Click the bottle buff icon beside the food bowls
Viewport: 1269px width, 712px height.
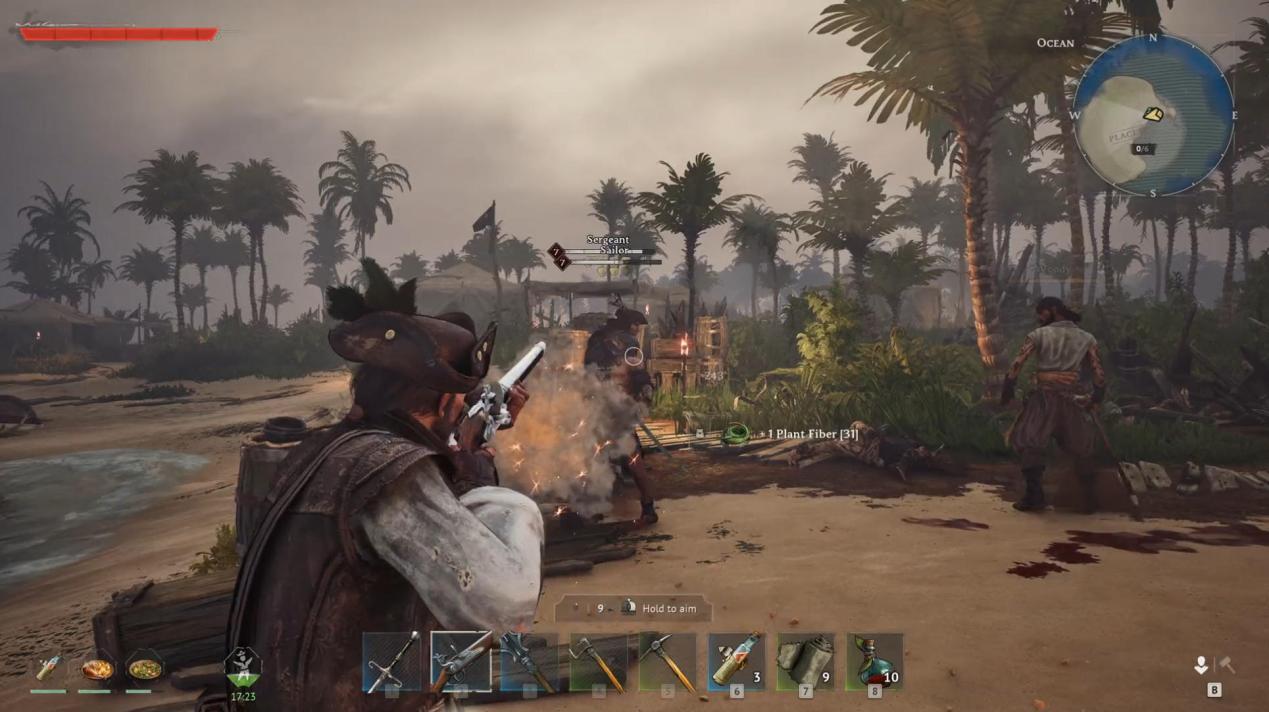tap(48, 668)
